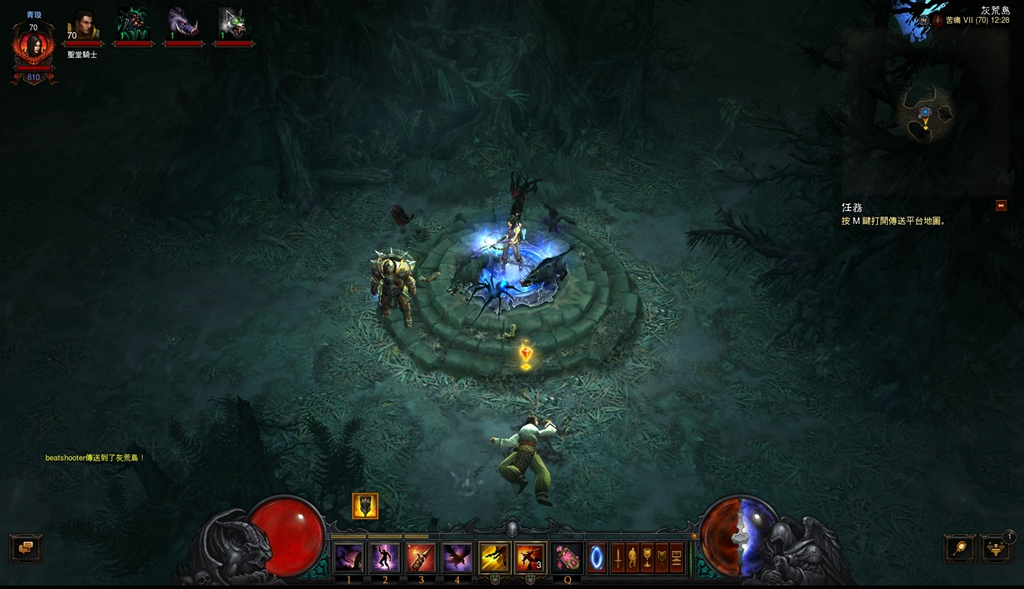Collapse the quest tracker with red arrow

tap(1000, 206)
